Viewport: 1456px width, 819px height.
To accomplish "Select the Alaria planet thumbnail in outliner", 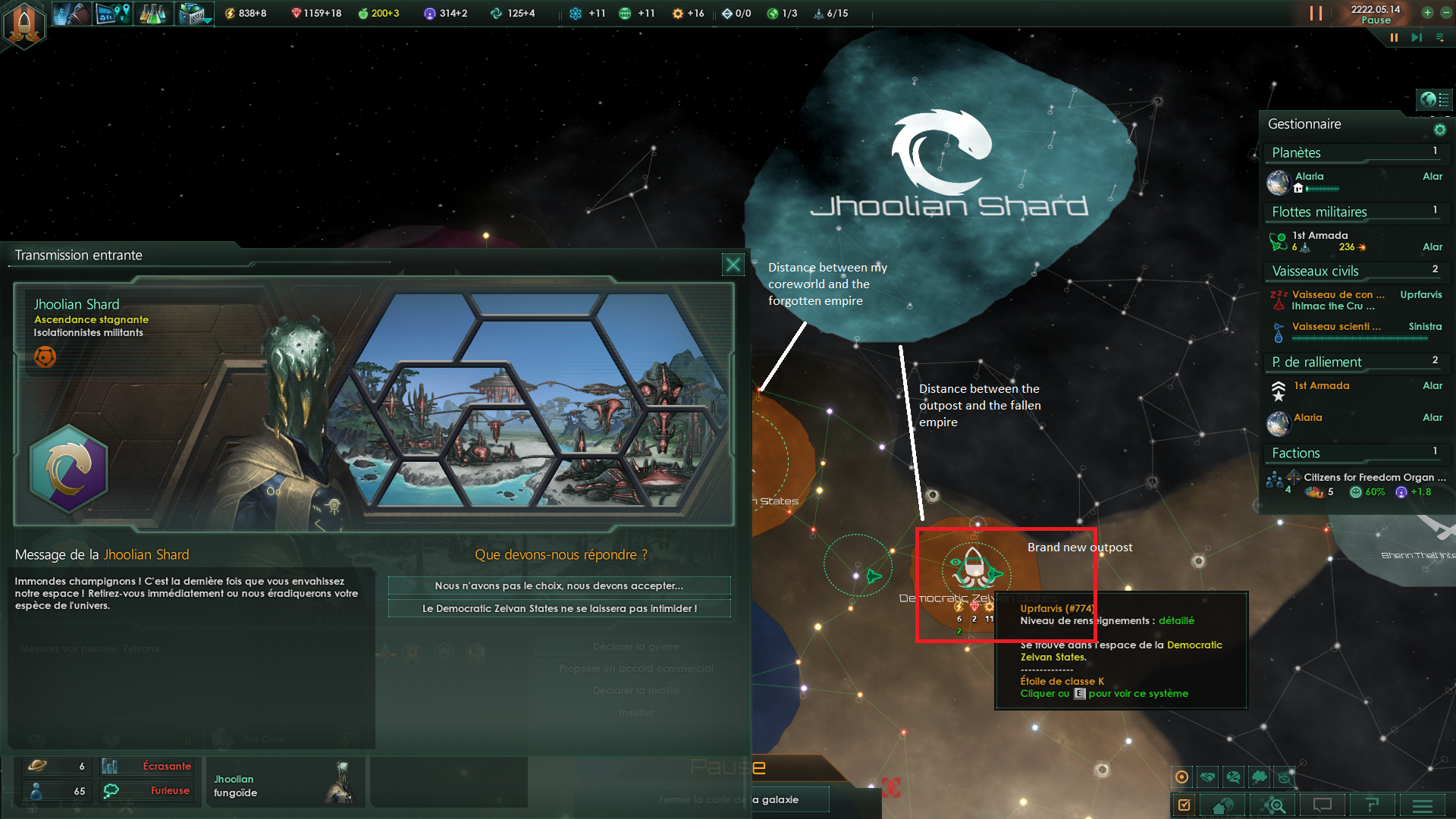I will pos(1279,183).
